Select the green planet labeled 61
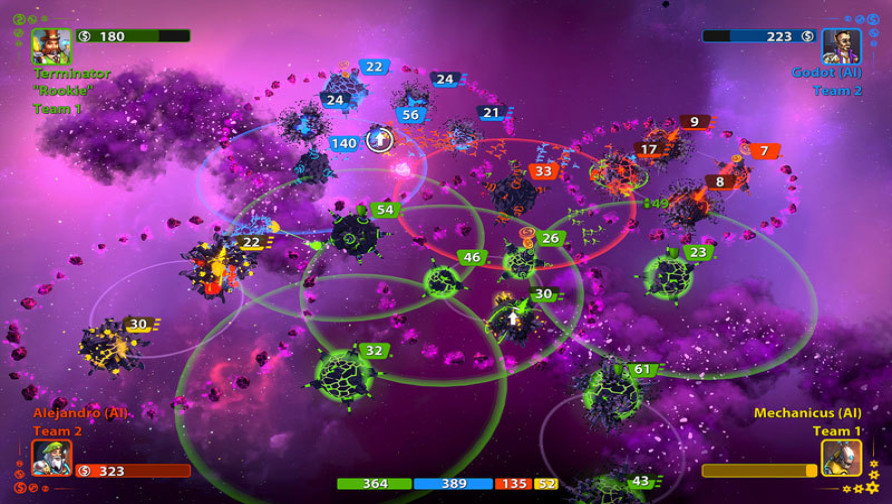Image resolution: width=892 pixels, height=504 pixels. [610, 393]
